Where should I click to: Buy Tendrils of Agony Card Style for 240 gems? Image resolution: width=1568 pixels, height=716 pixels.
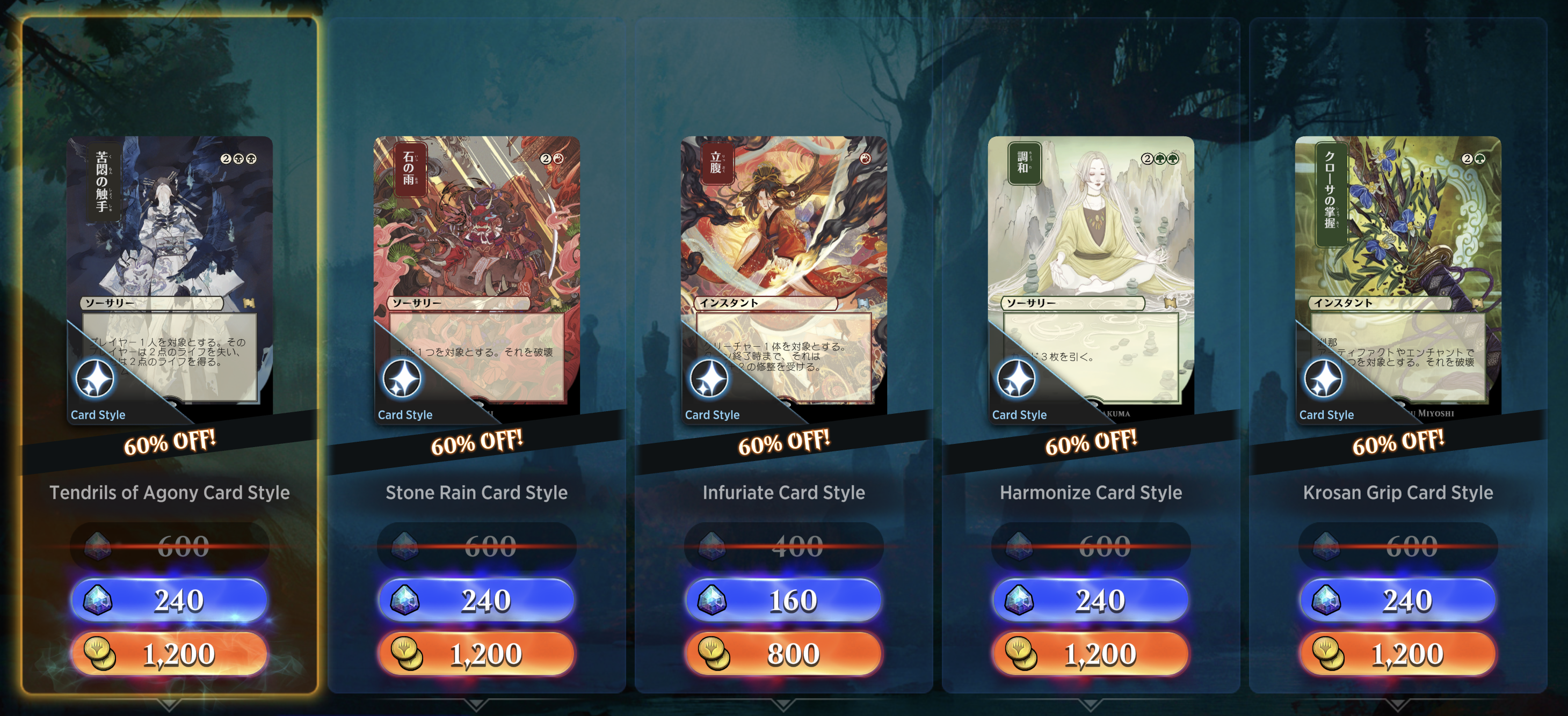coord(170,600)
